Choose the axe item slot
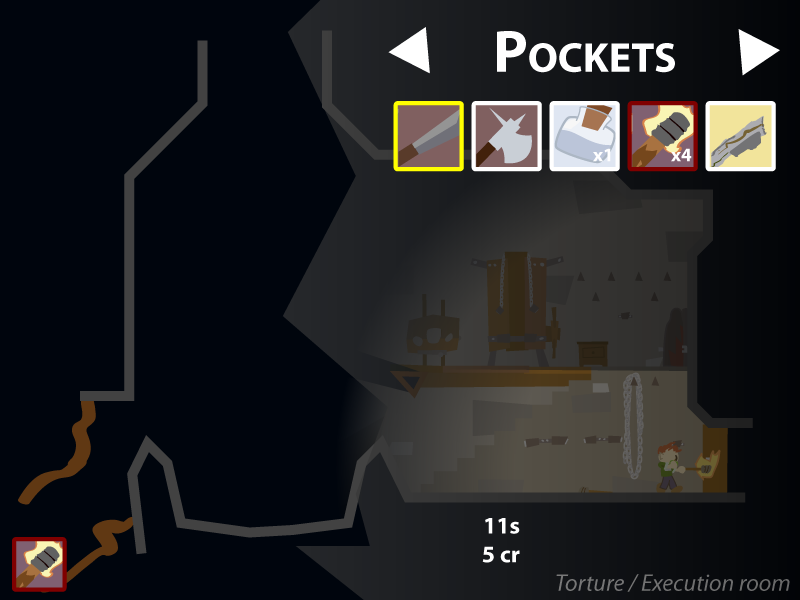800x600 pixels. (507, 136)
